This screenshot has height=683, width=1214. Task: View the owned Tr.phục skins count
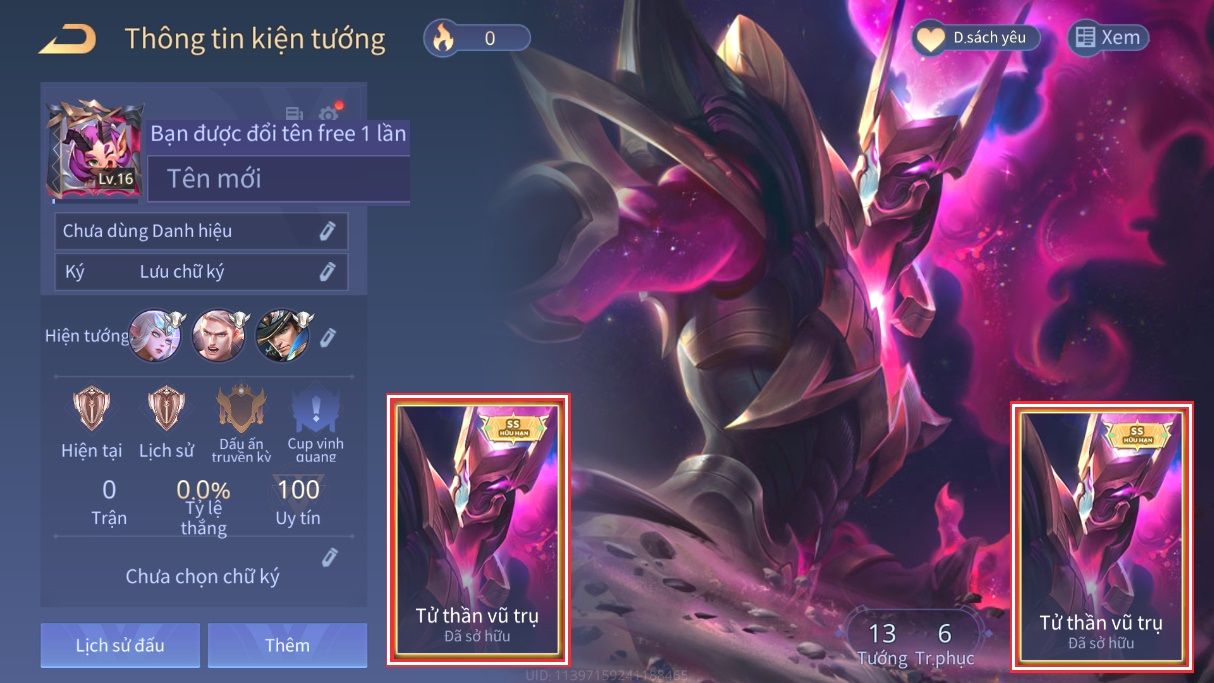coord(944,643)
